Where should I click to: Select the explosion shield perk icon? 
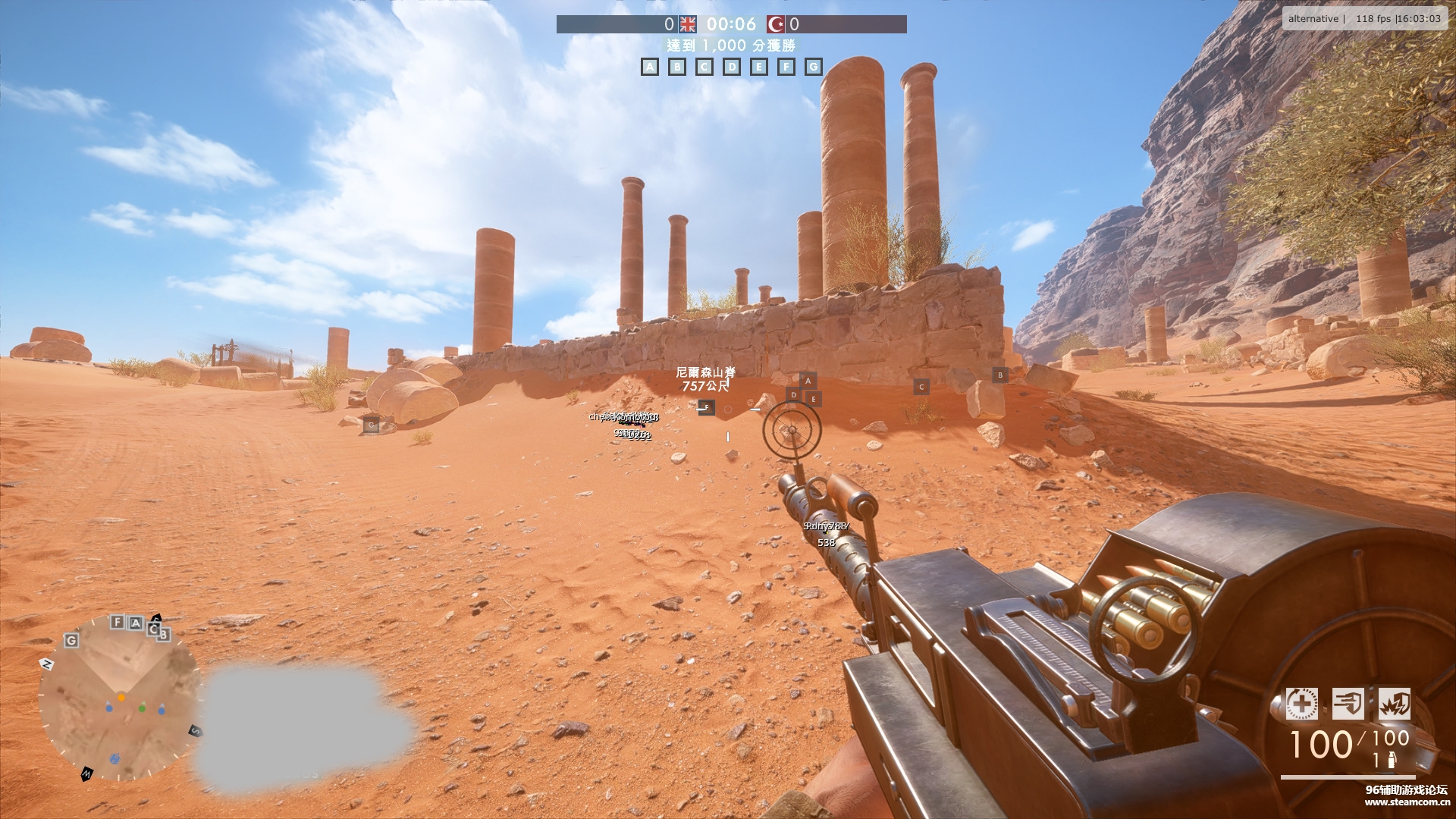1395,704
